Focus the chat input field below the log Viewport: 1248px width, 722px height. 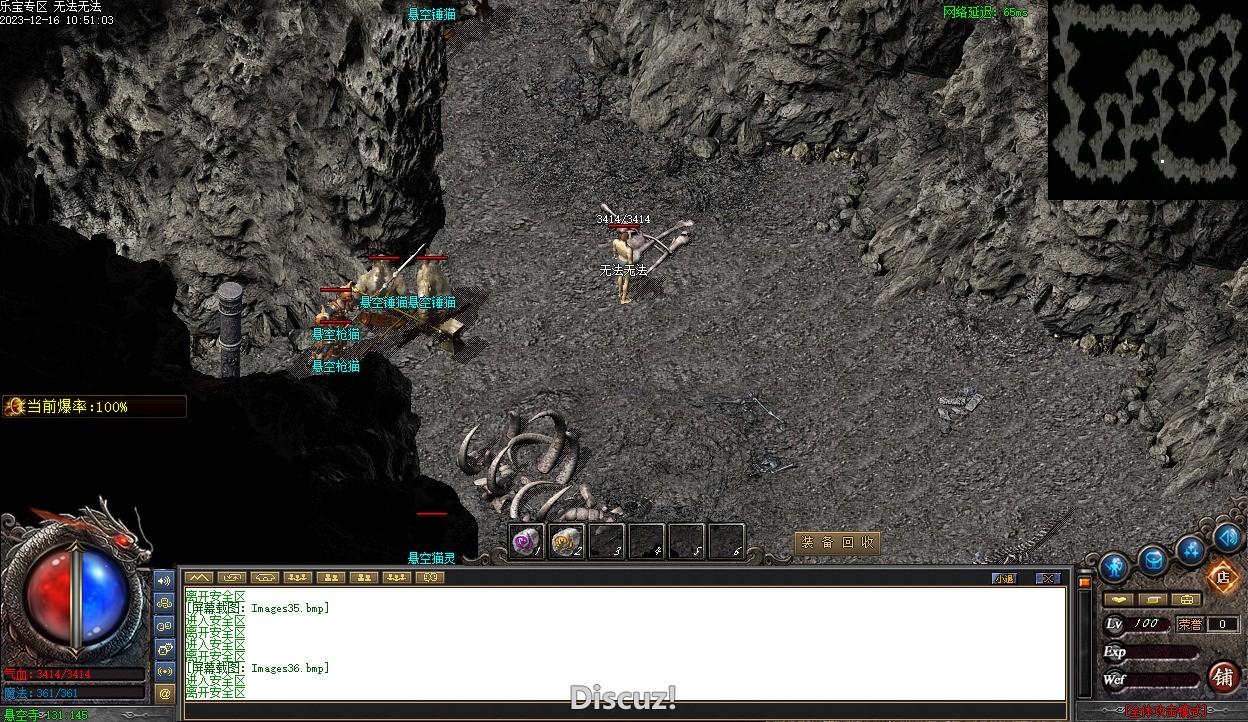[625, 711]
